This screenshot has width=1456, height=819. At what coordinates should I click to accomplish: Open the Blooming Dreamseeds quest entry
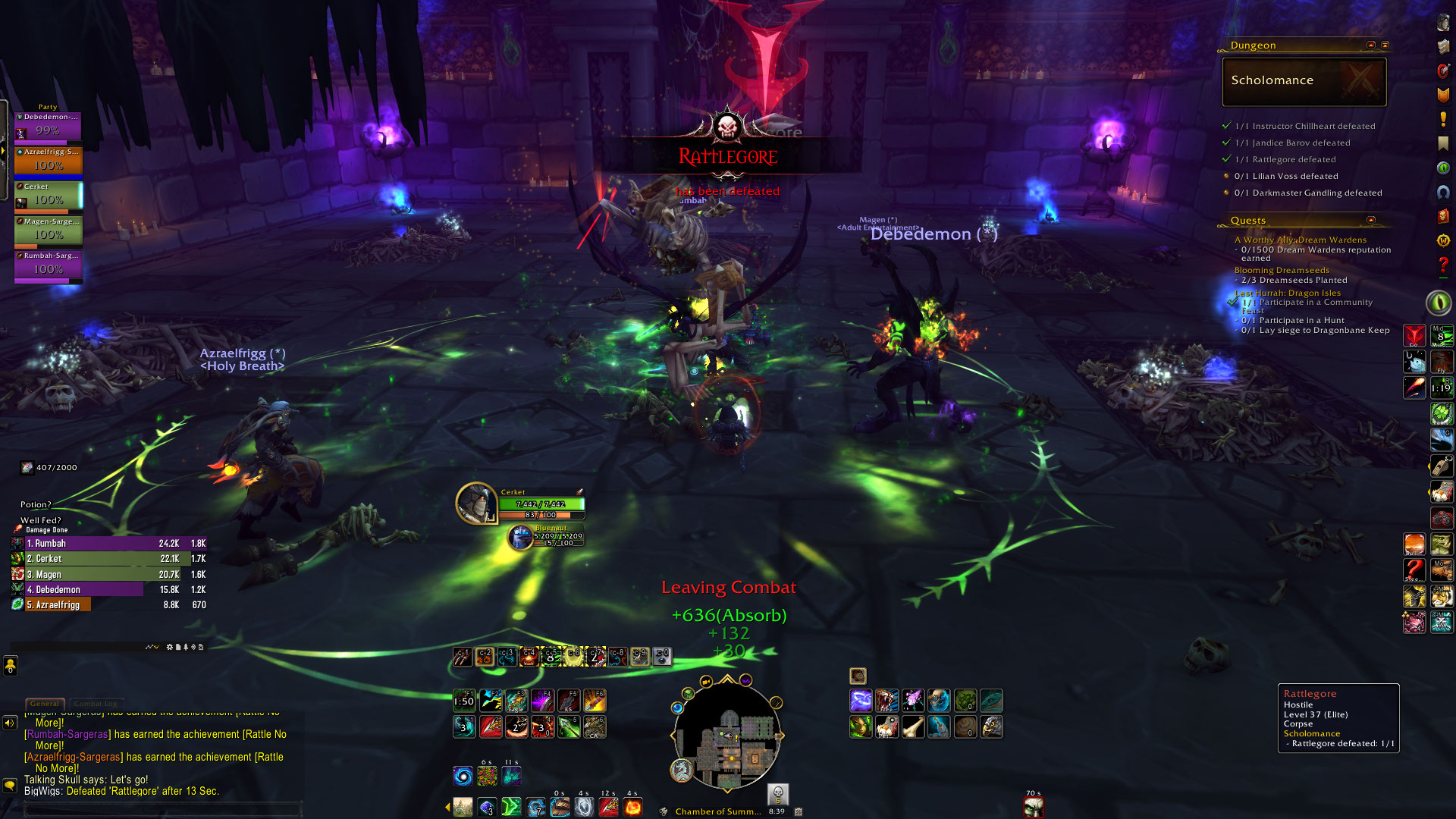click(1282, 270)
